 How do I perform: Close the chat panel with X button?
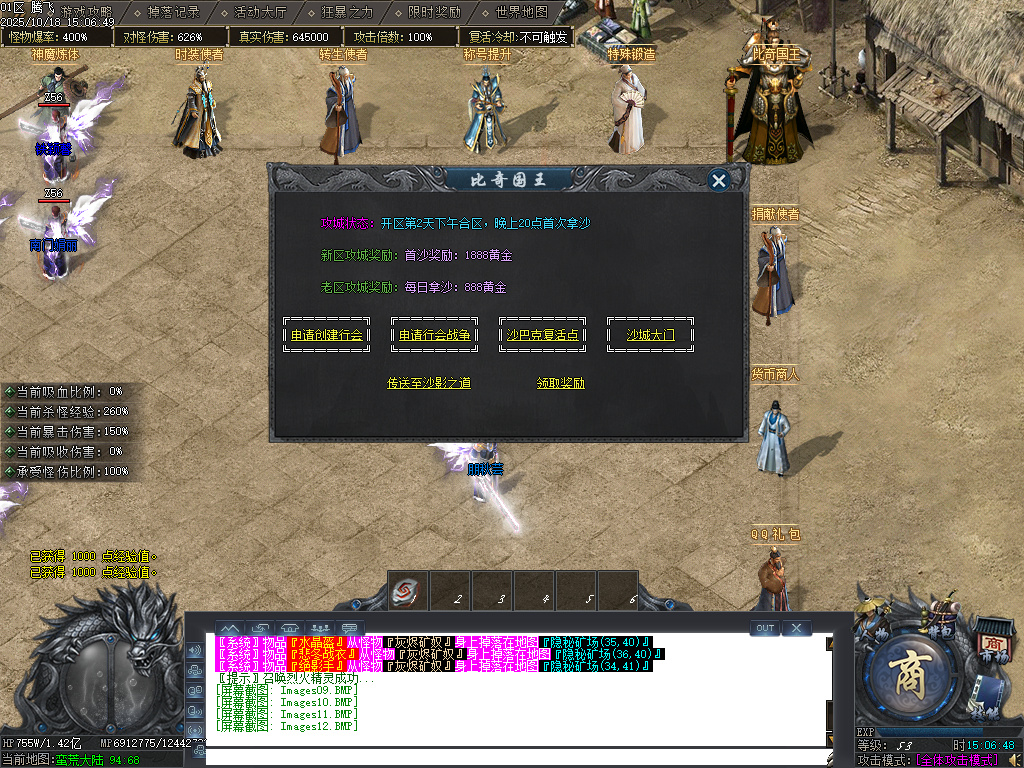click(796, 628)
